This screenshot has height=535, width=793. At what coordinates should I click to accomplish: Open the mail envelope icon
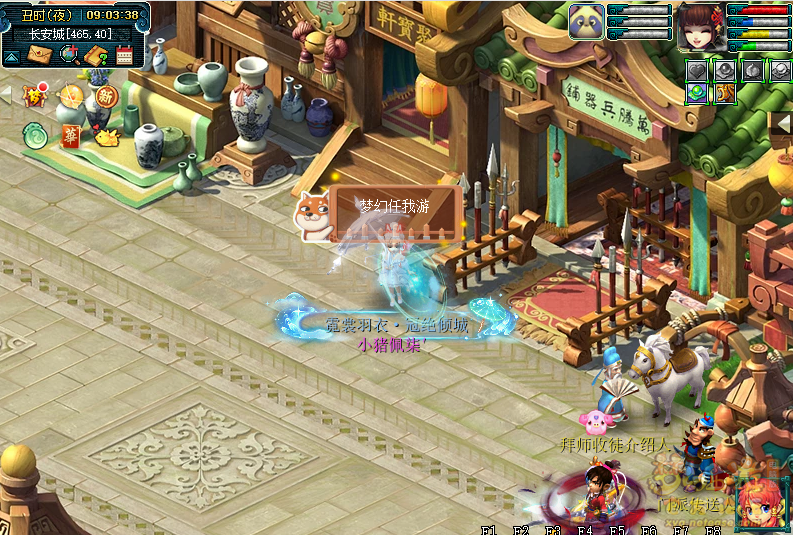pyautogui.click(x=41, y=54)
